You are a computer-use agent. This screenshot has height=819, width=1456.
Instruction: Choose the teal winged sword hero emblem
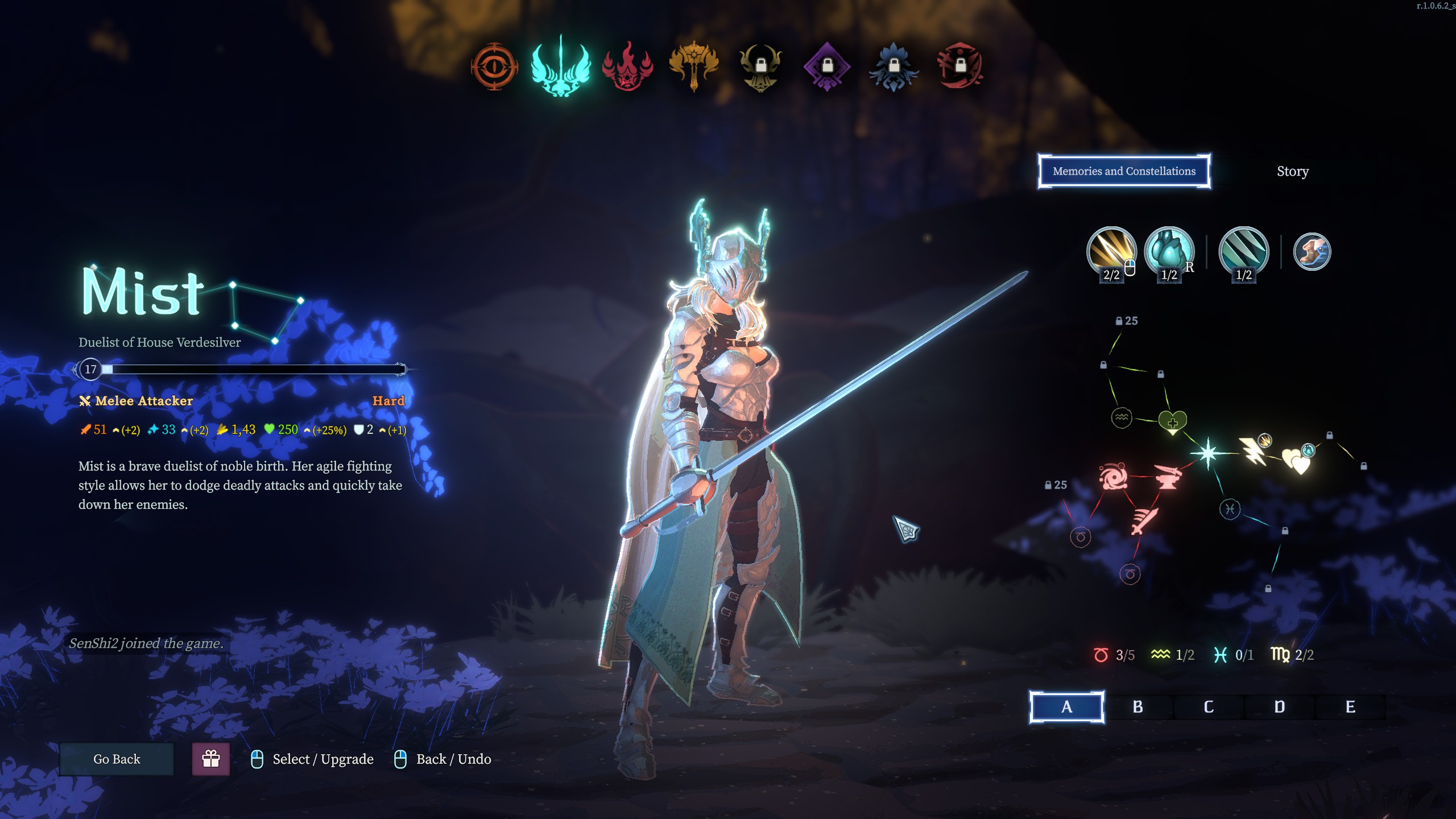561,67
